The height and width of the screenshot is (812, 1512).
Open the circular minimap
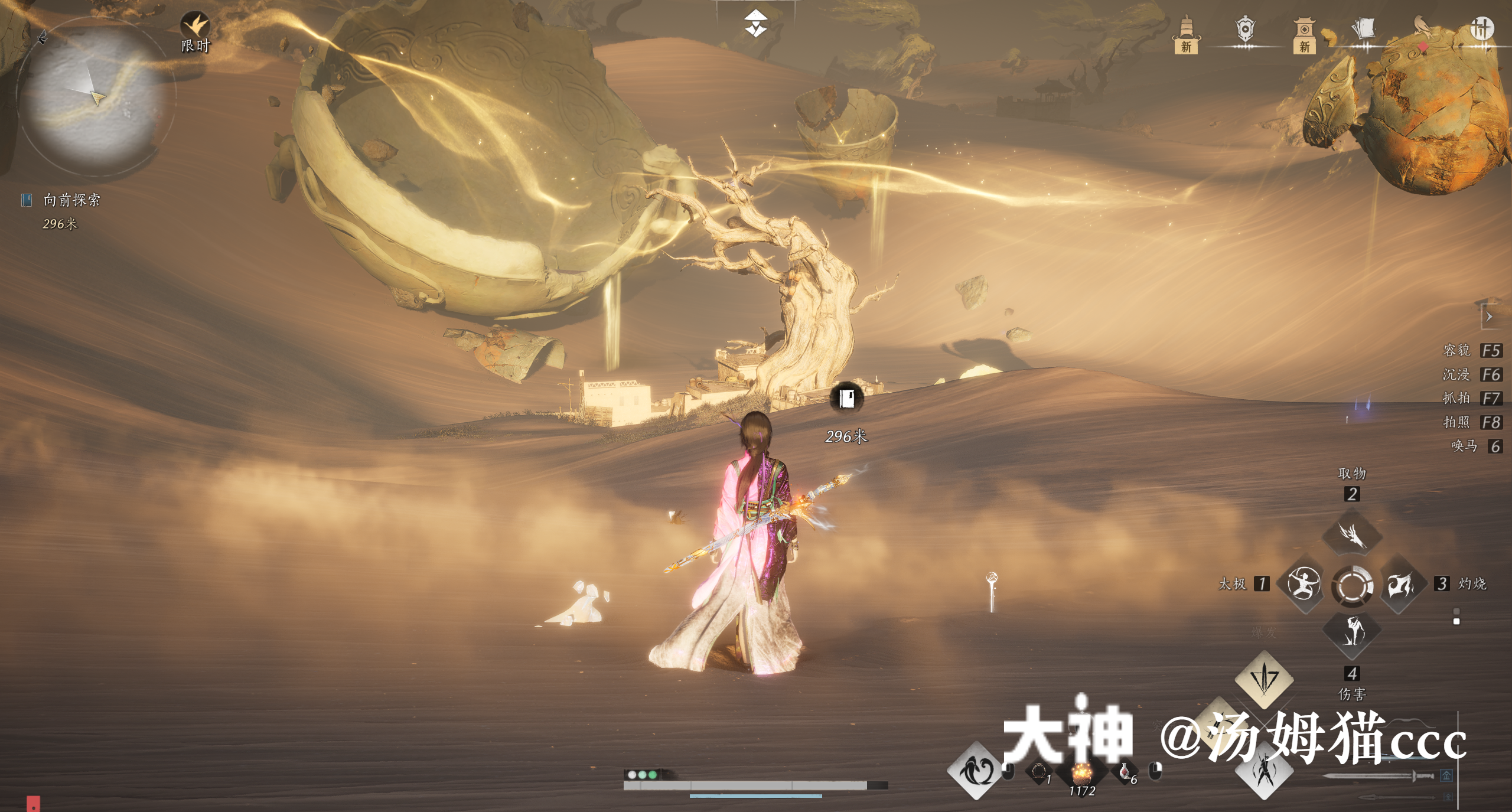(x=94, y=97)
